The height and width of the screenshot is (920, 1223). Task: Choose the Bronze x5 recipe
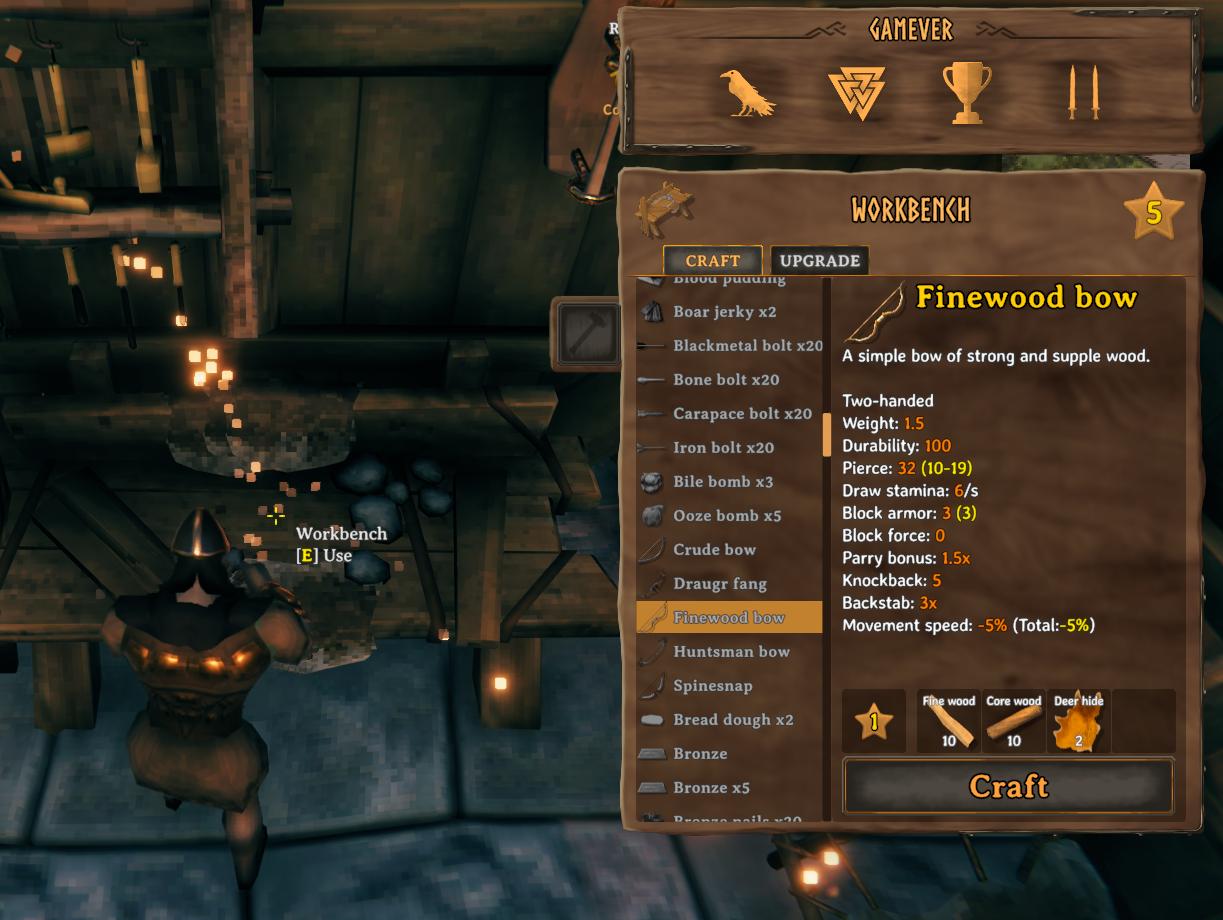click(x=711, y=788)
